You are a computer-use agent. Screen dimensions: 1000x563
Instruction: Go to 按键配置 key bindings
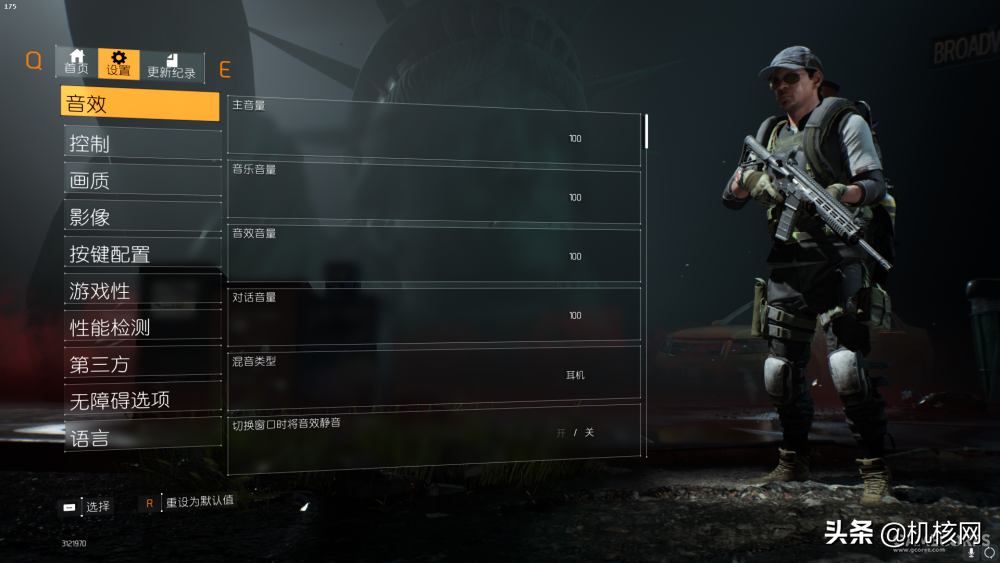(x=142, y=254)
